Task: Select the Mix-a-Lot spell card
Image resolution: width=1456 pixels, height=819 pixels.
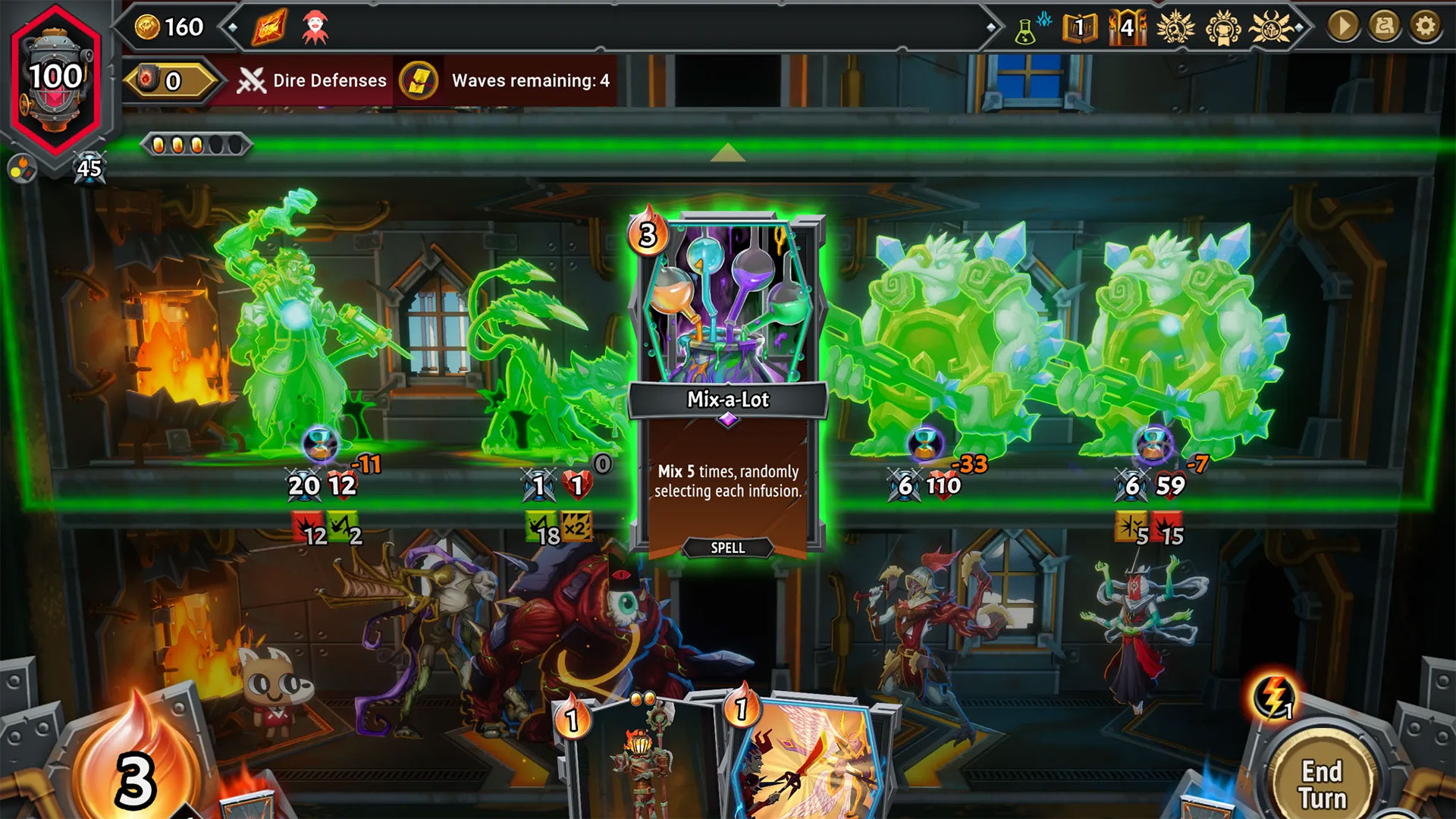Action: (727, 383)
